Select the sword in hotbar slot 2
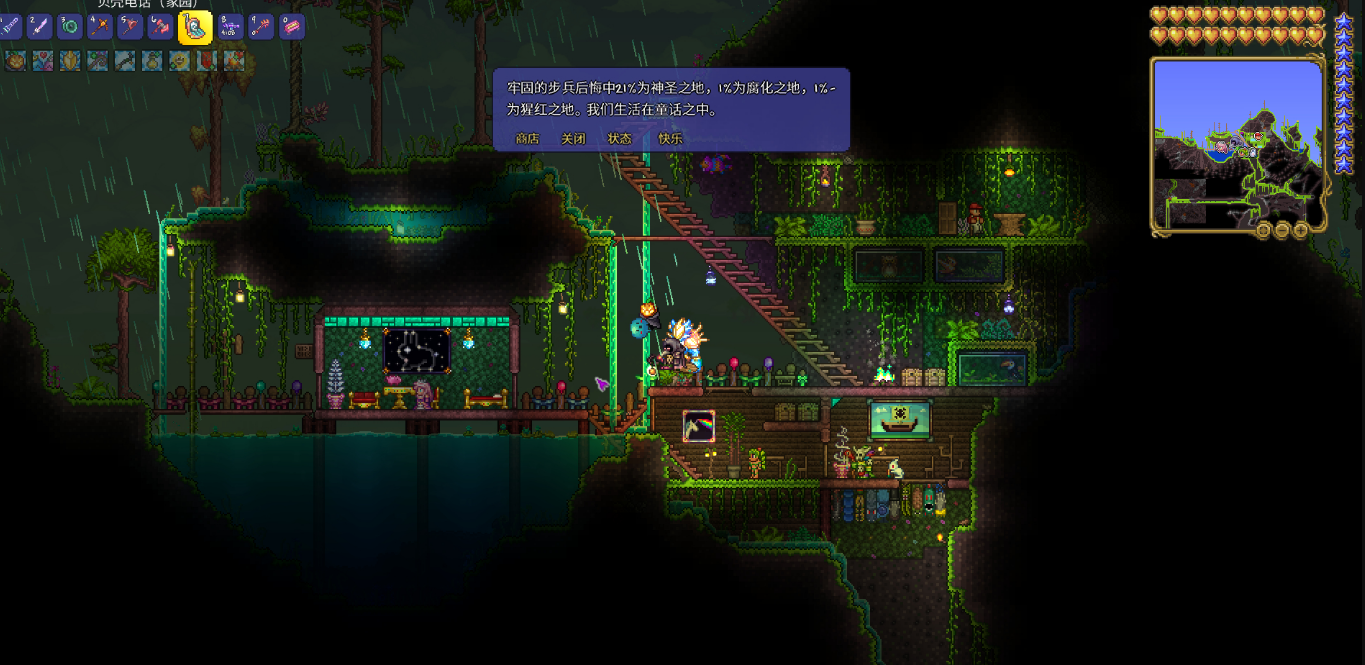Screen dimensions: 1365x665 (39, 26)
